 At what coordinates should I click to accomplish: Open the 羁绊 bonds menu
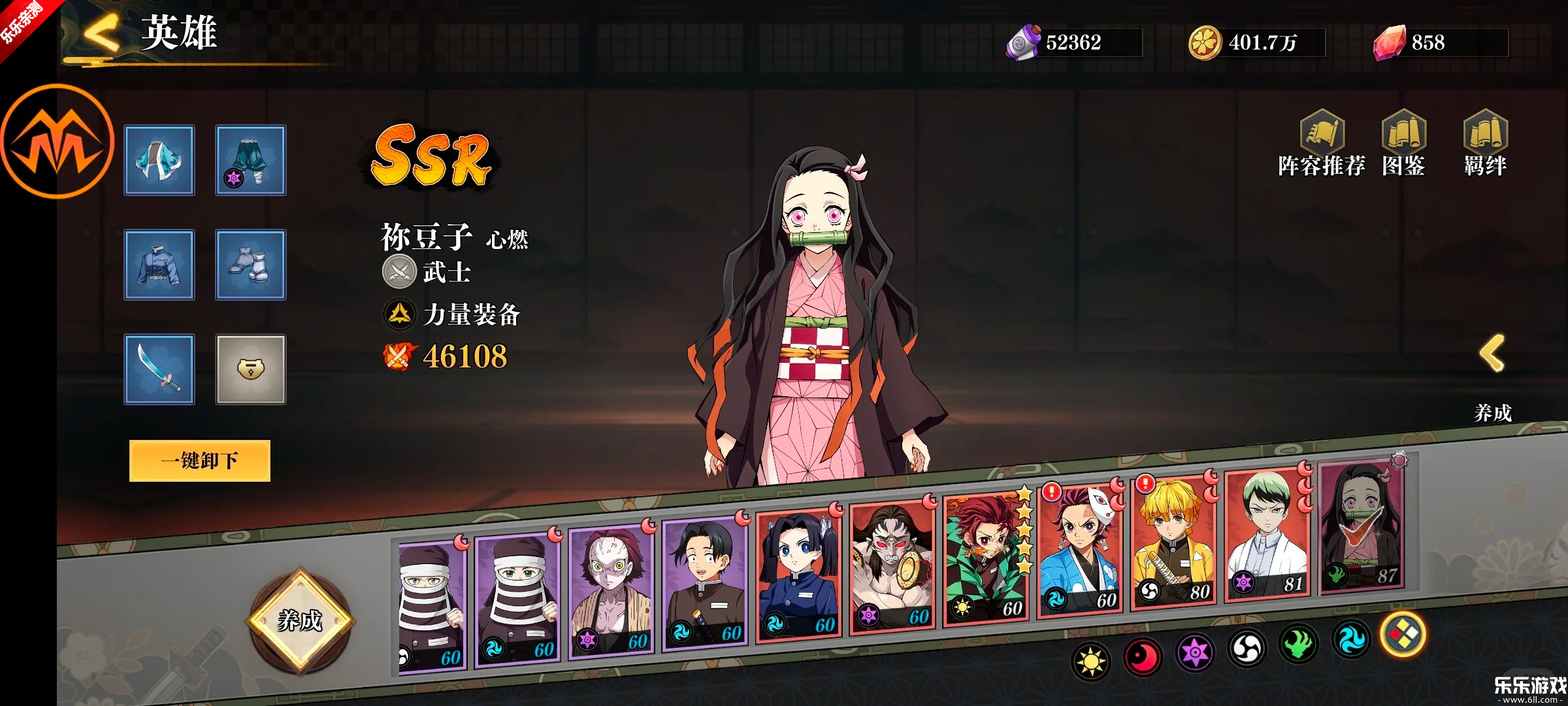pyautogui.click(x=1485, y=144)
